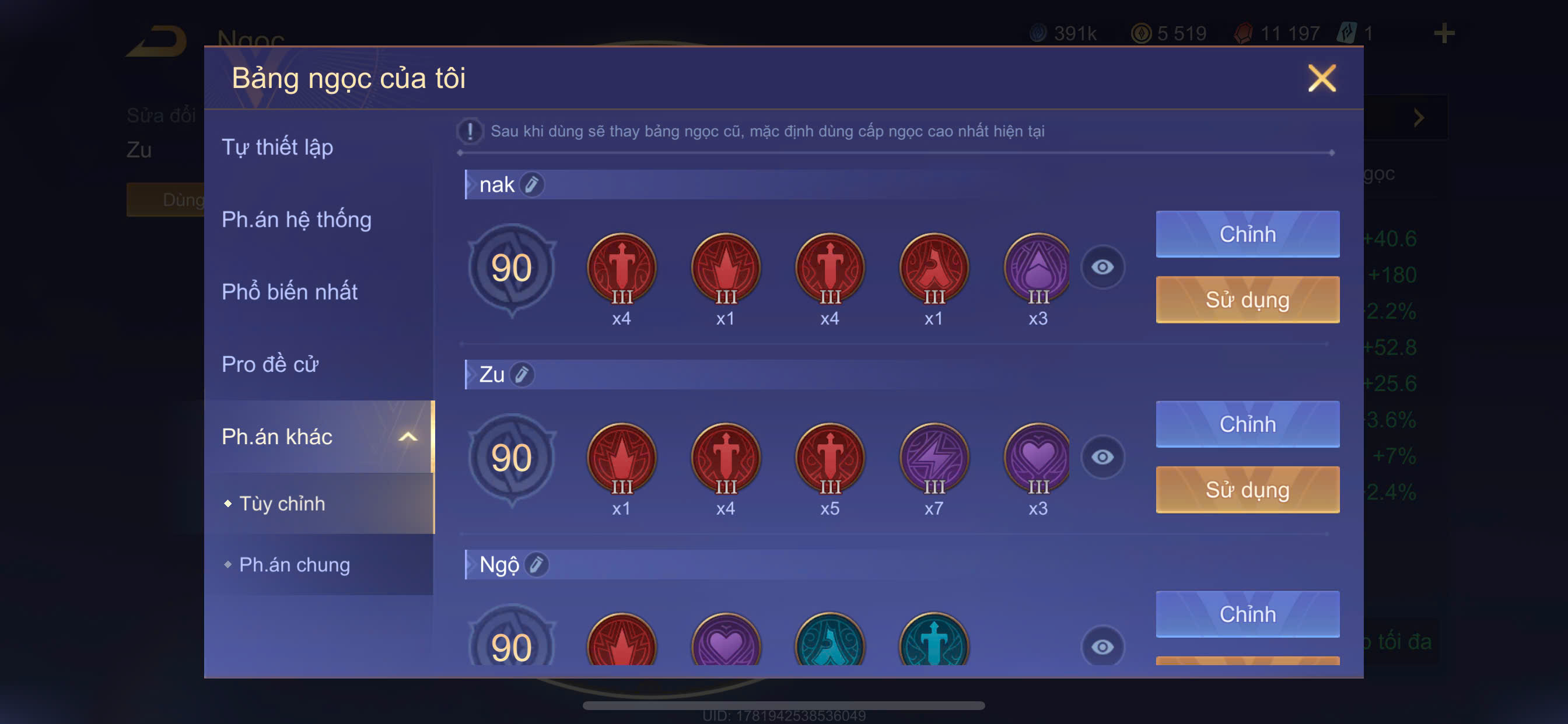Screen dimensions: 1568x724
Task: Tap the plus icon to add currency
Action: pos(1444,33)
